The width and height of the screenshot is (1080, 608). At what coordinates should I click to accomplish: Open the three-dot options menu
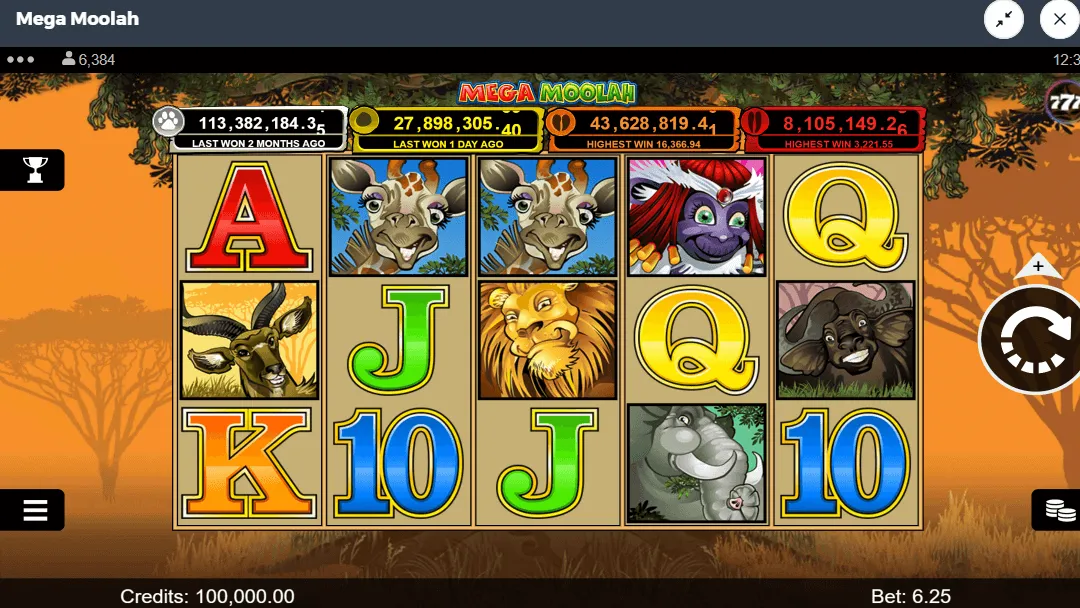pos(20,60)
